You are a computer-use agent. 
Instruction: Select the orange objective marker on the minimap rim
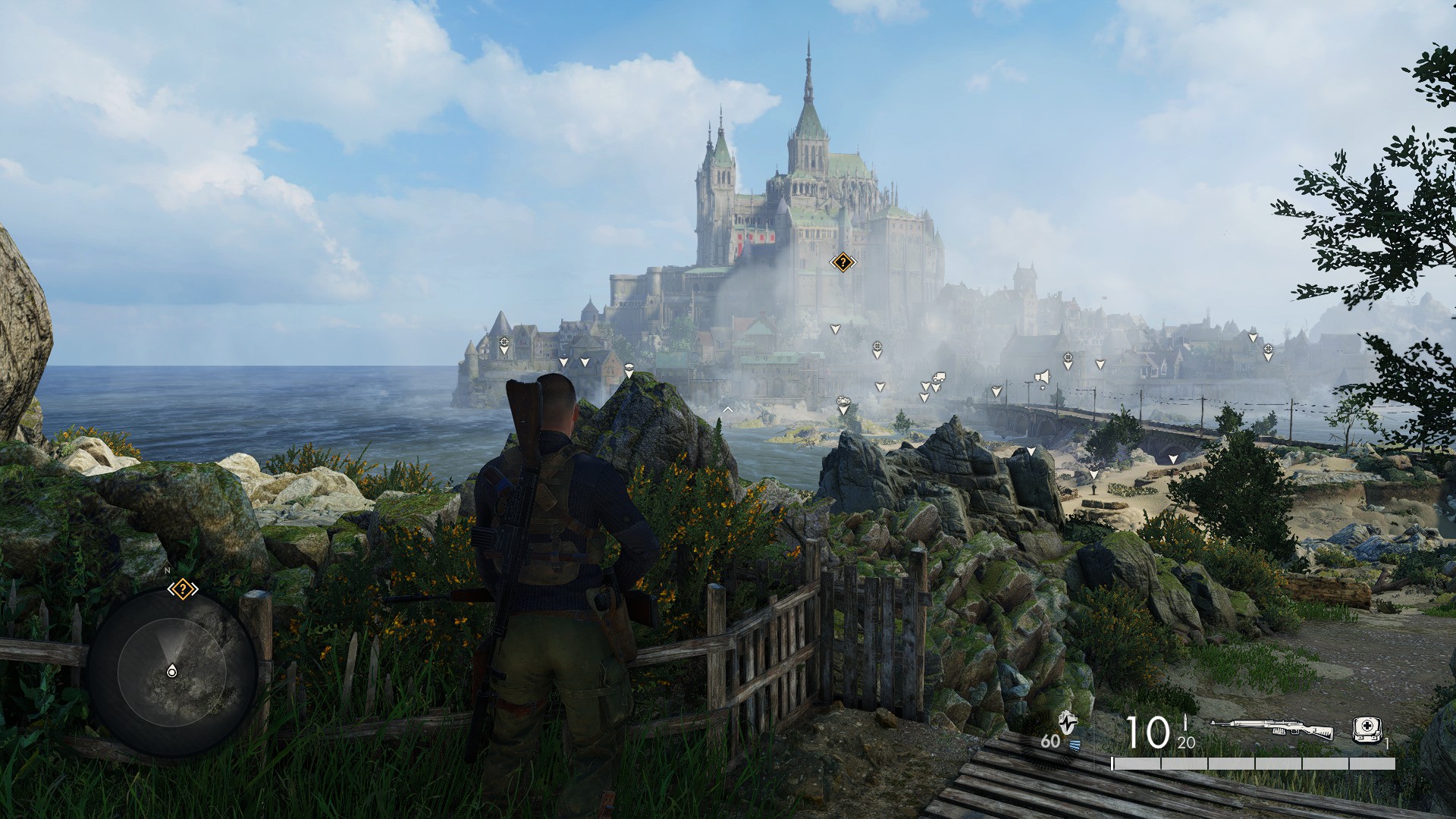[x=183, y=588]
